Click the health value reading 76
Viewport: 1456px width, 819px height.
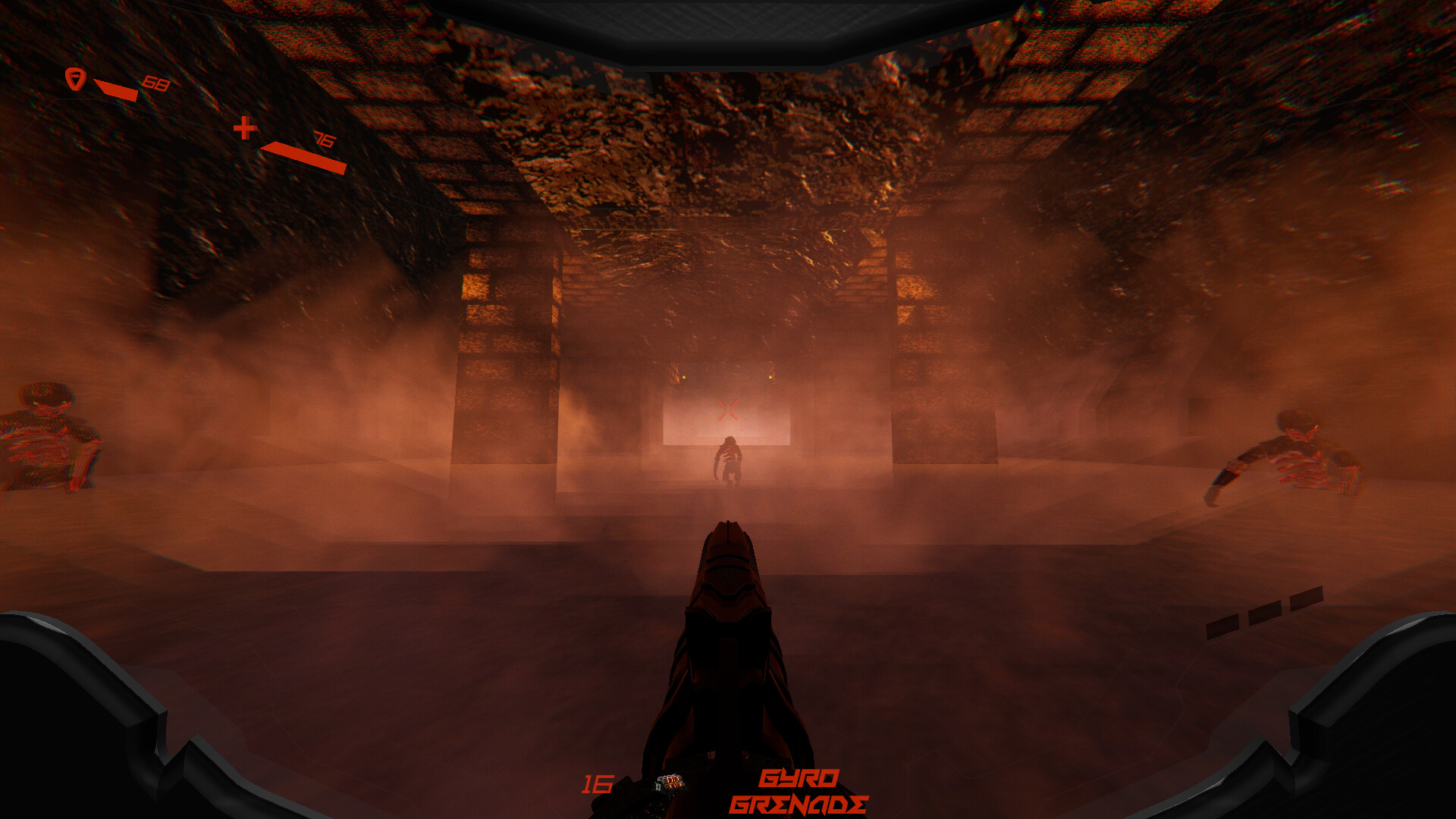323,139
